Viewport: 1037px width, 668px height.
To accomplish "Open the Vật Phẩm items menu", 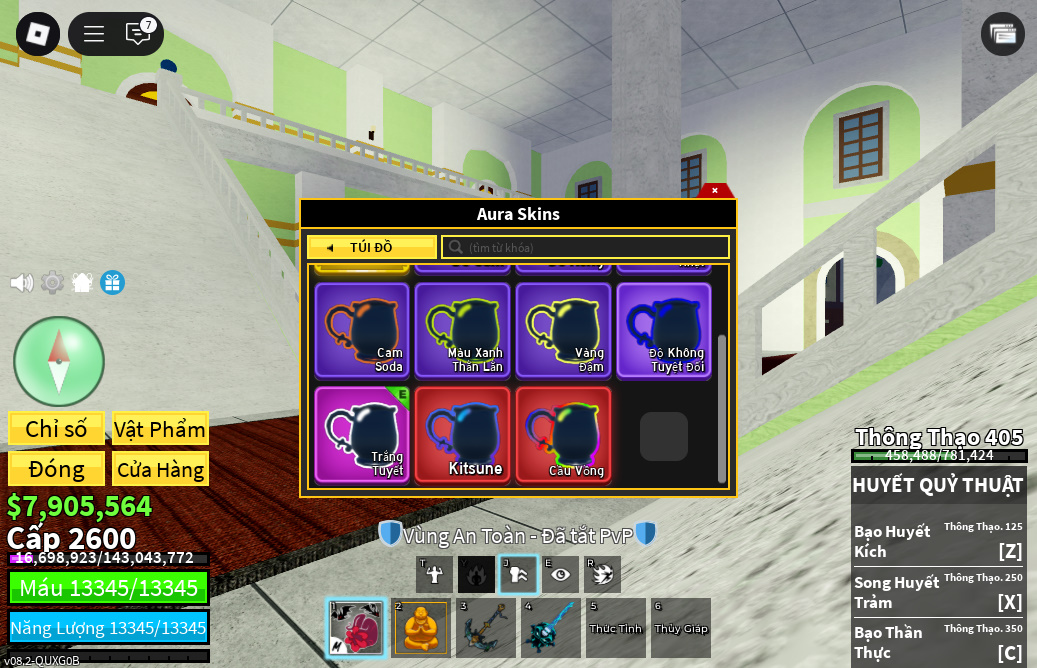I will [x=160, y=429].
